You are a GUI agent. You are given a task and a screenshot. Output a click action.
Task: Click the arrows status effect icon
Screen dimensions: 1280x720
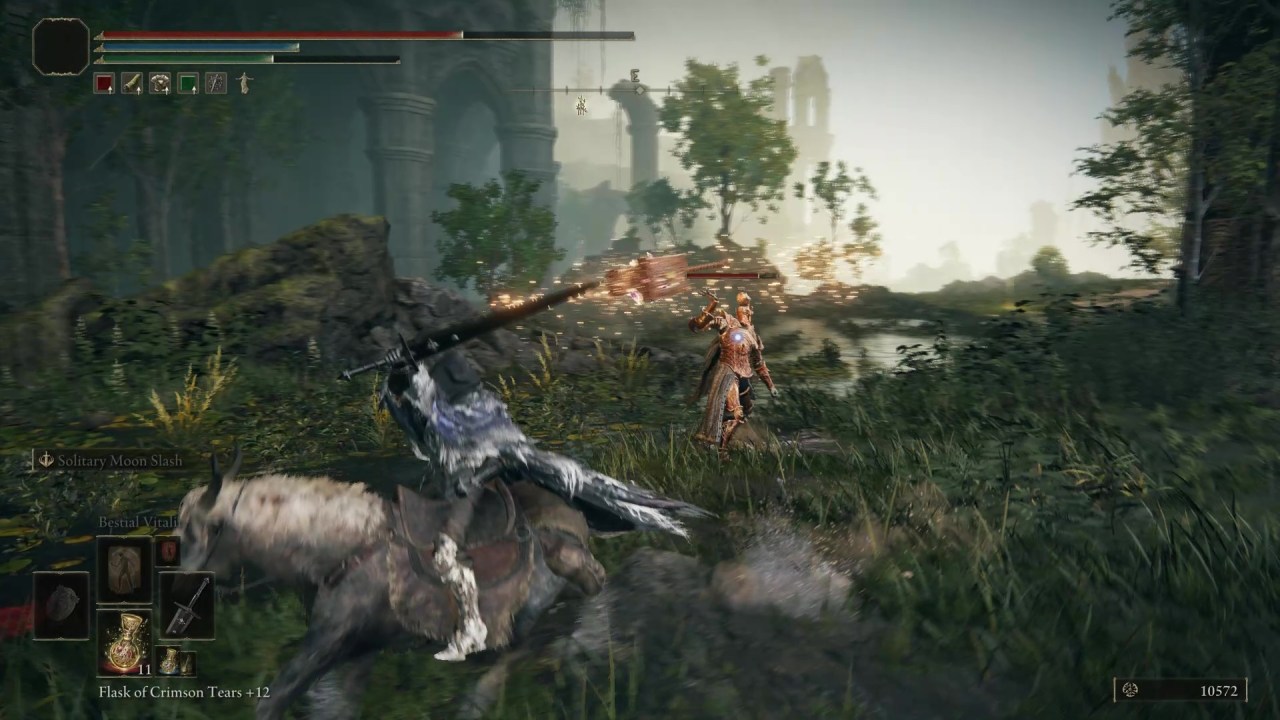216,83
